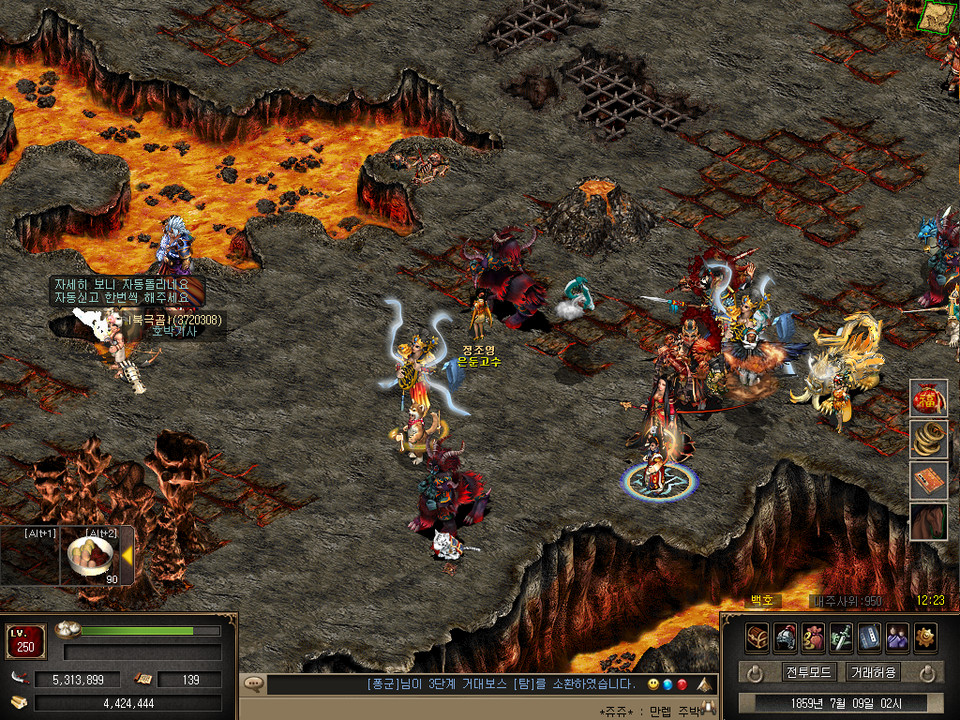
Task: Open the golden gear settings icon
Action: pyautogui.click(x=925, y=636)
